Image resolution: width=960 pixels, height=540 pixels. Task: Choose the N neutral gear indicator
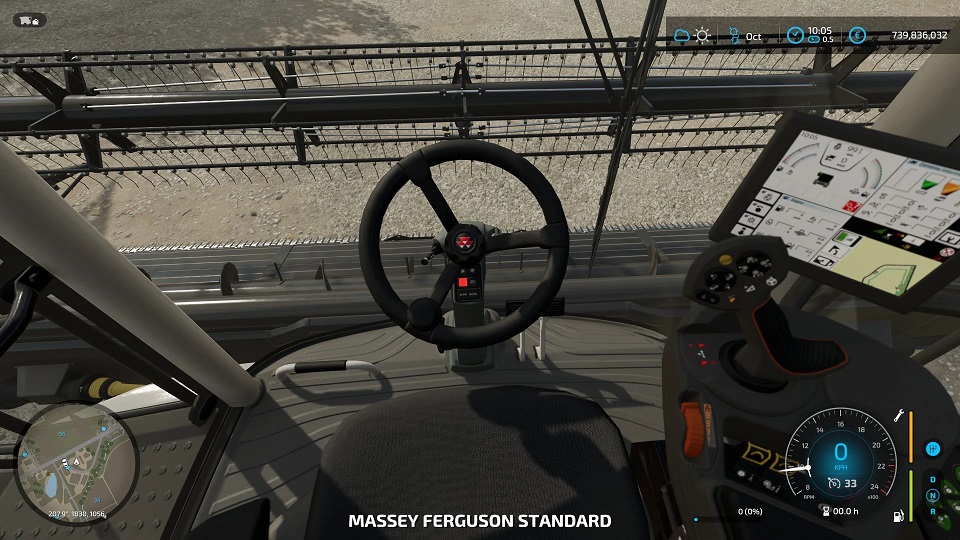[933, 495]
